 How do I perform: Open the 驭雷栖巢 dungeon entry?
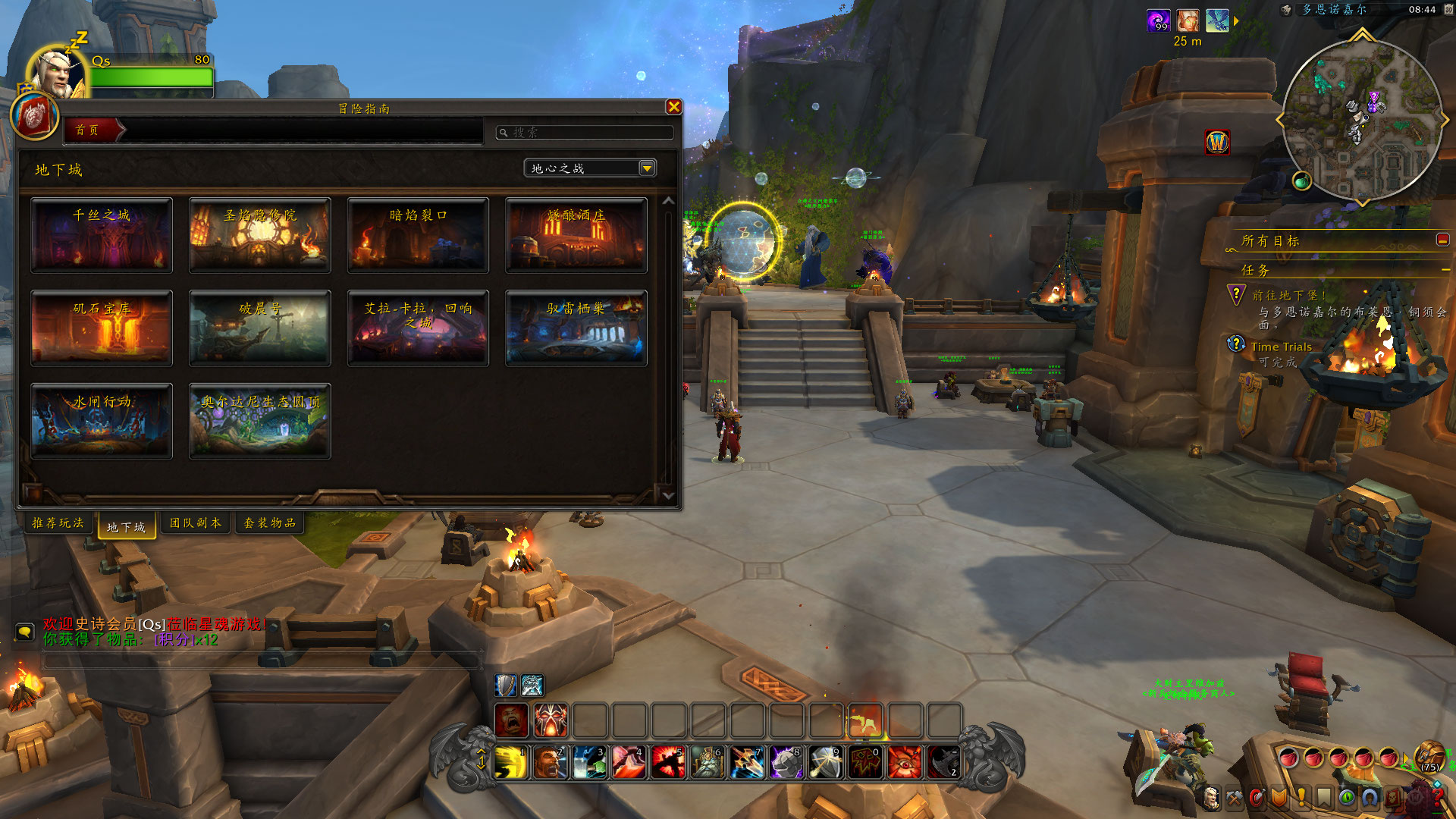pyautogui.click(x=576, y=328)
